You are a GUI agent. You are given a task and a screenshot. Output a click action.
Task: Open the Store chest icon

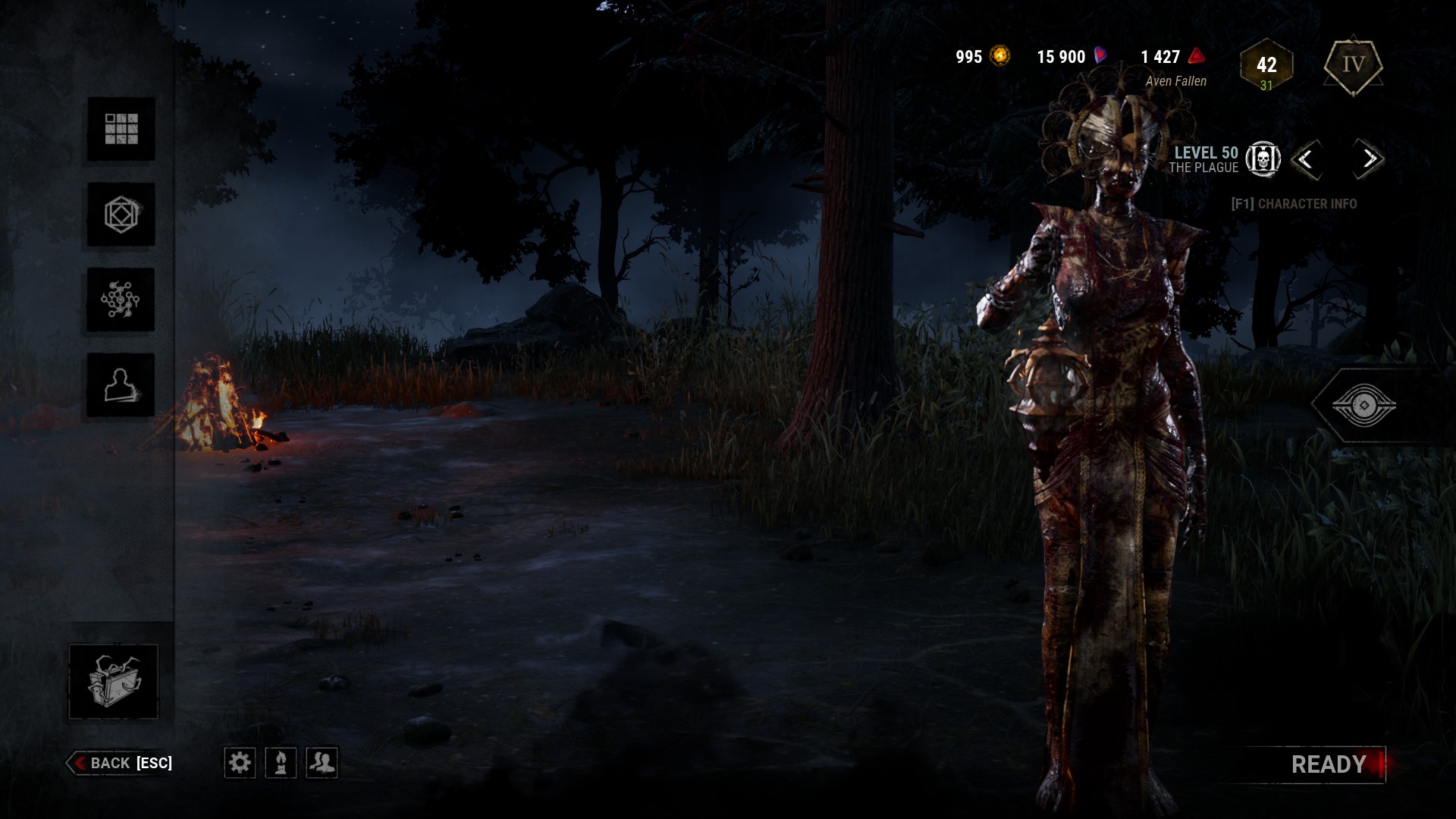coord(114,681)
